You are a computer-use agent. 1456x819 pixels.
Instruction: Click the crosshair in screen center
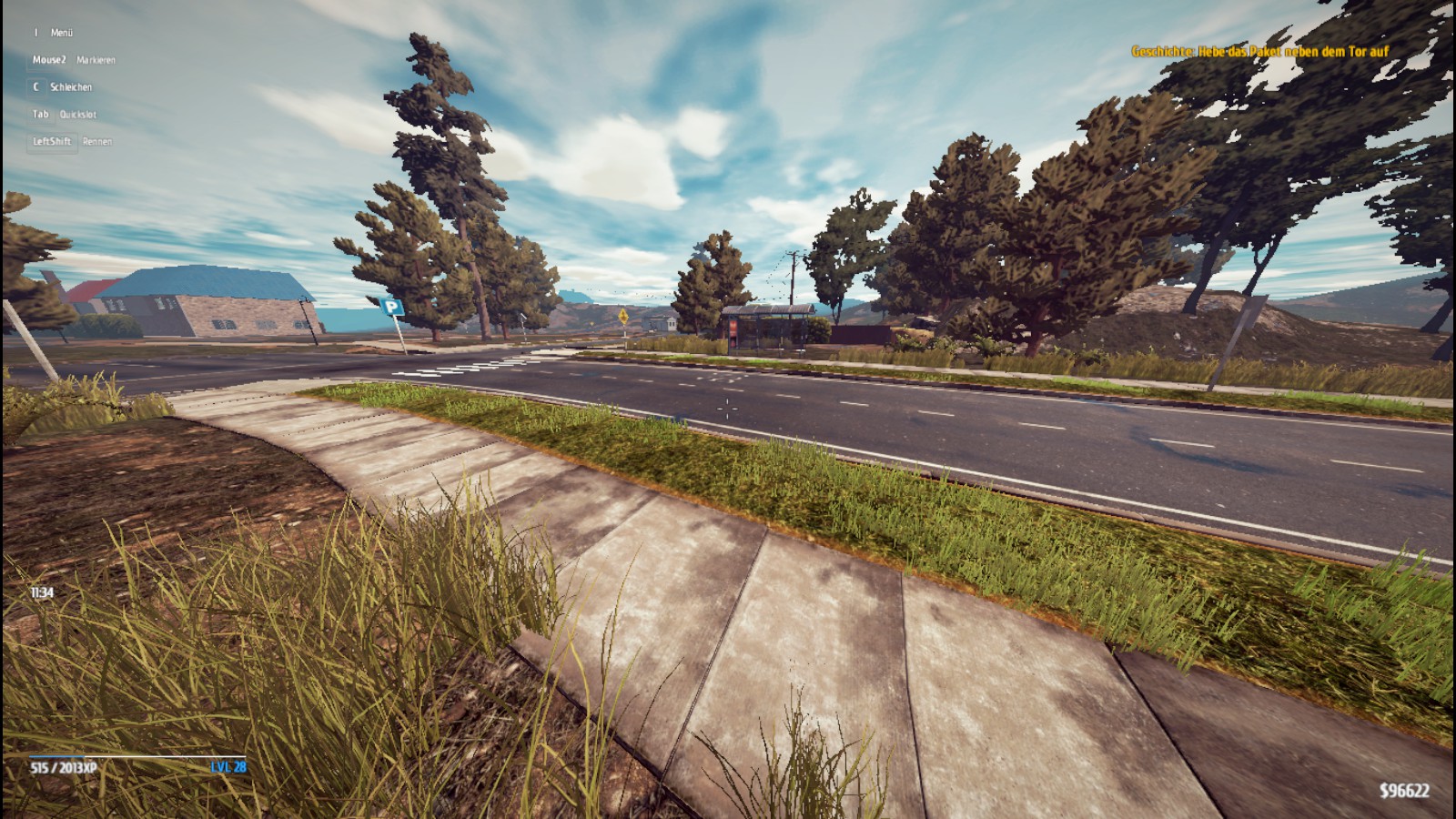pyautogui.click(x=728, y=409)
